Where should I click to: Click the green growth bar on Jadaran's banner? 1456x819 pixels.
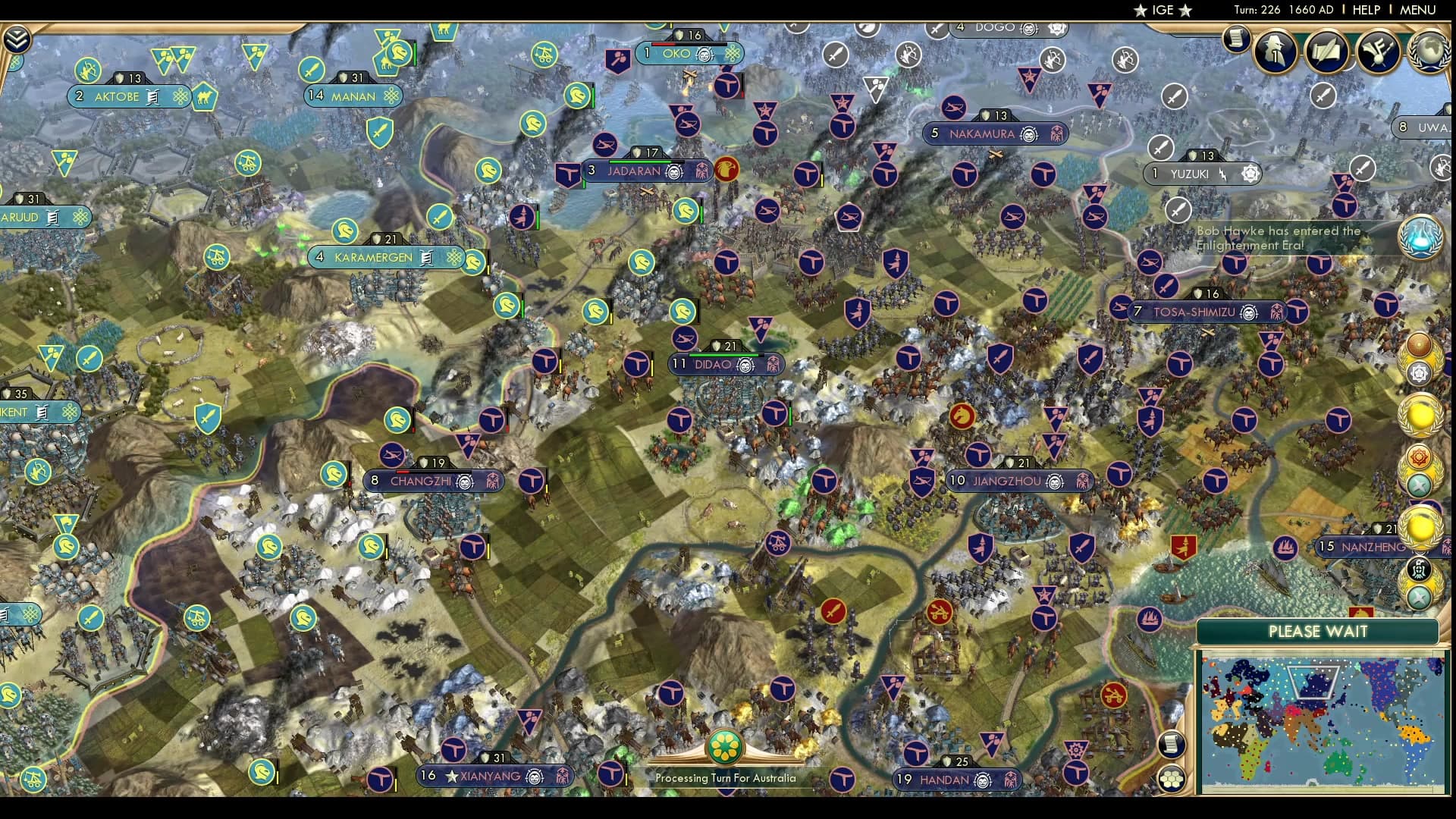pyautogui.click(x=639, y=162)
